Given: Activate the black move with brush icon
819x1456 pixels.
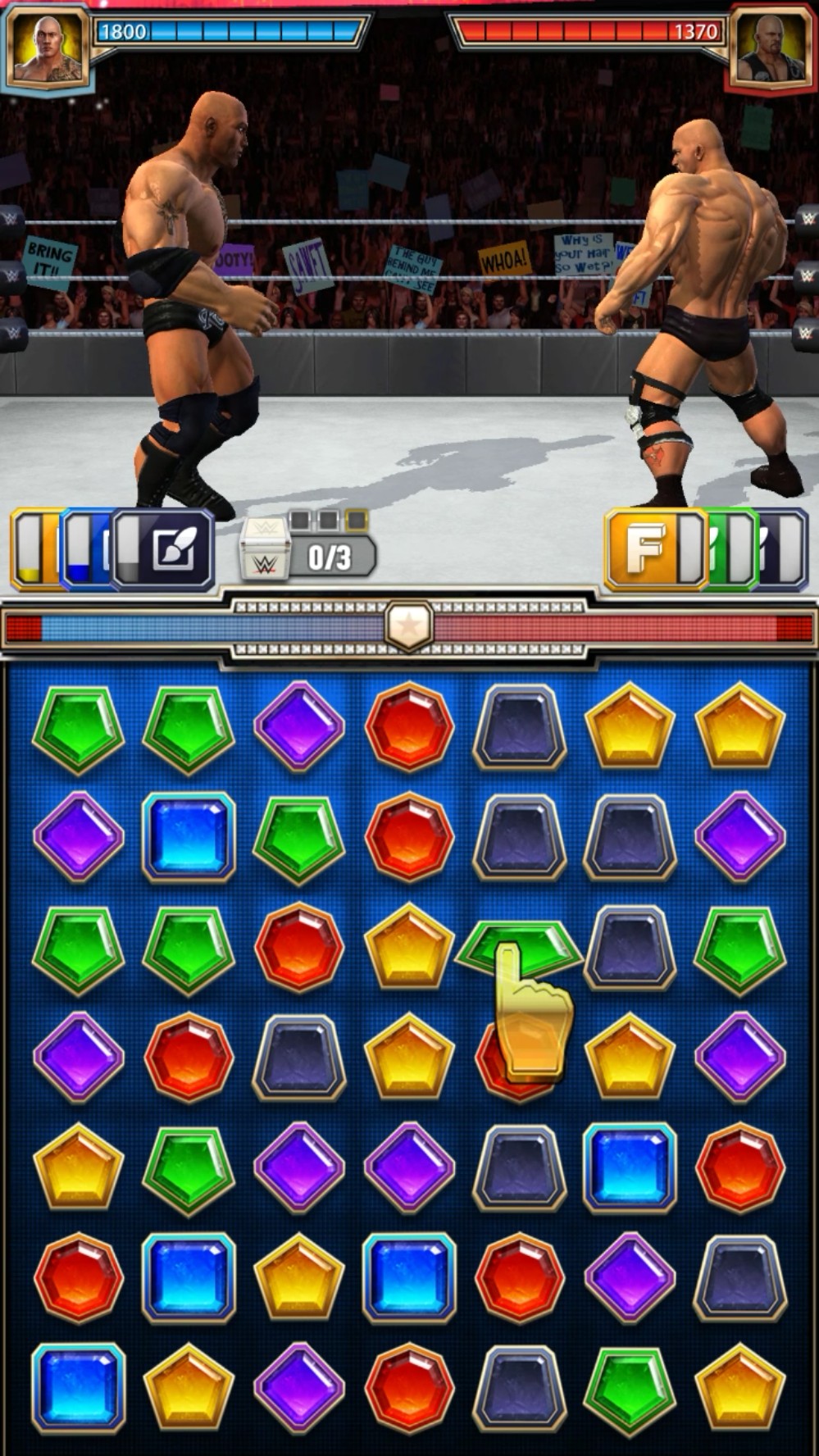Looking at the screenshot, I should 164,549.
